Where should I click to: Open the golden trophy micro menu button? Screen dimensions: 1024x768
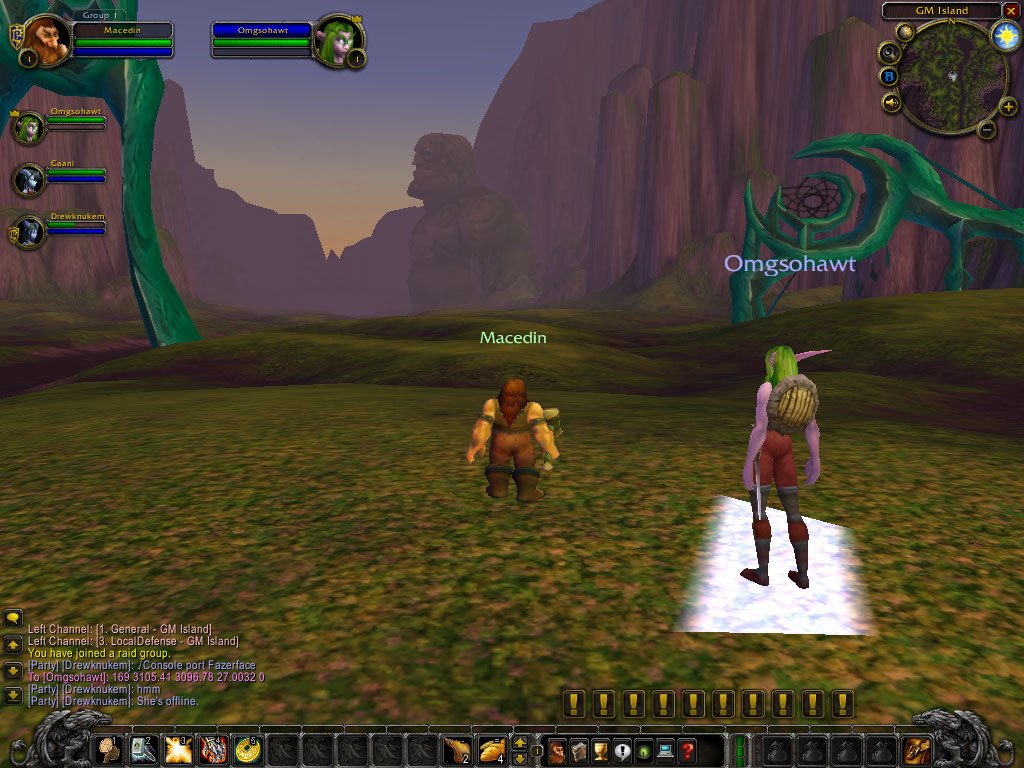pyautogui.click(x=601, y=749)
